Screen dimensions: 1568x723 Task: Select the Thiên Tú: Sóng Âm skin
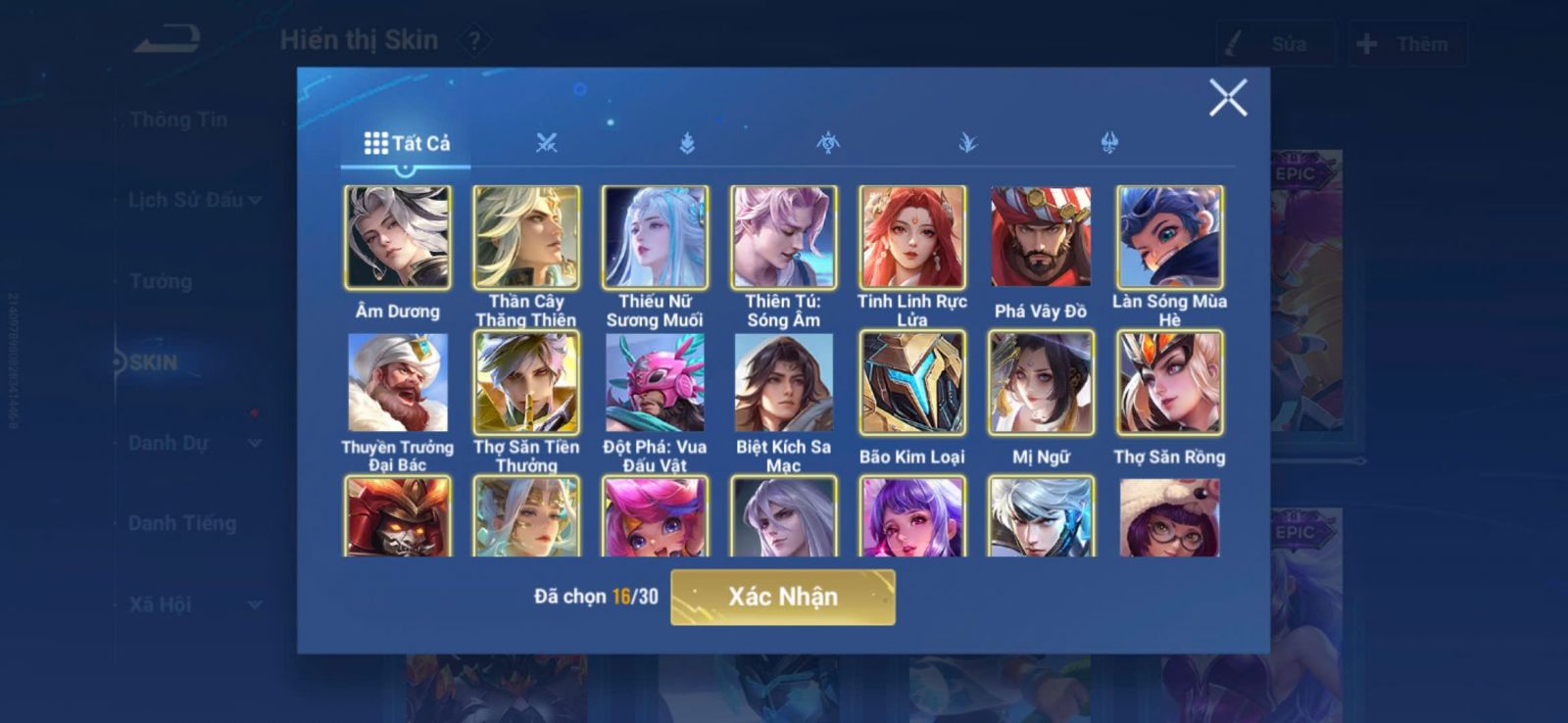tap(783, 238)
